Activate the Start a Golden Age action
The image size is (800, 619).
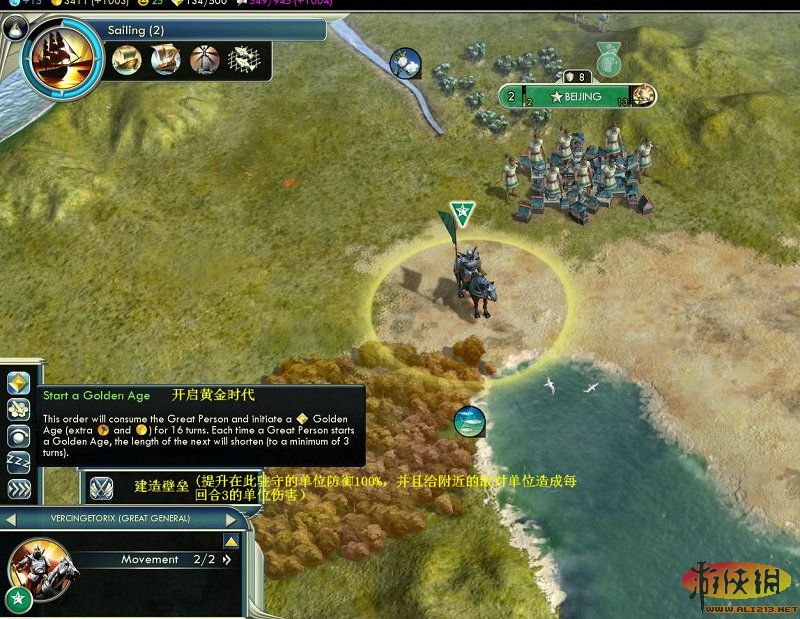pyautogui.click(x=18, y=383)
